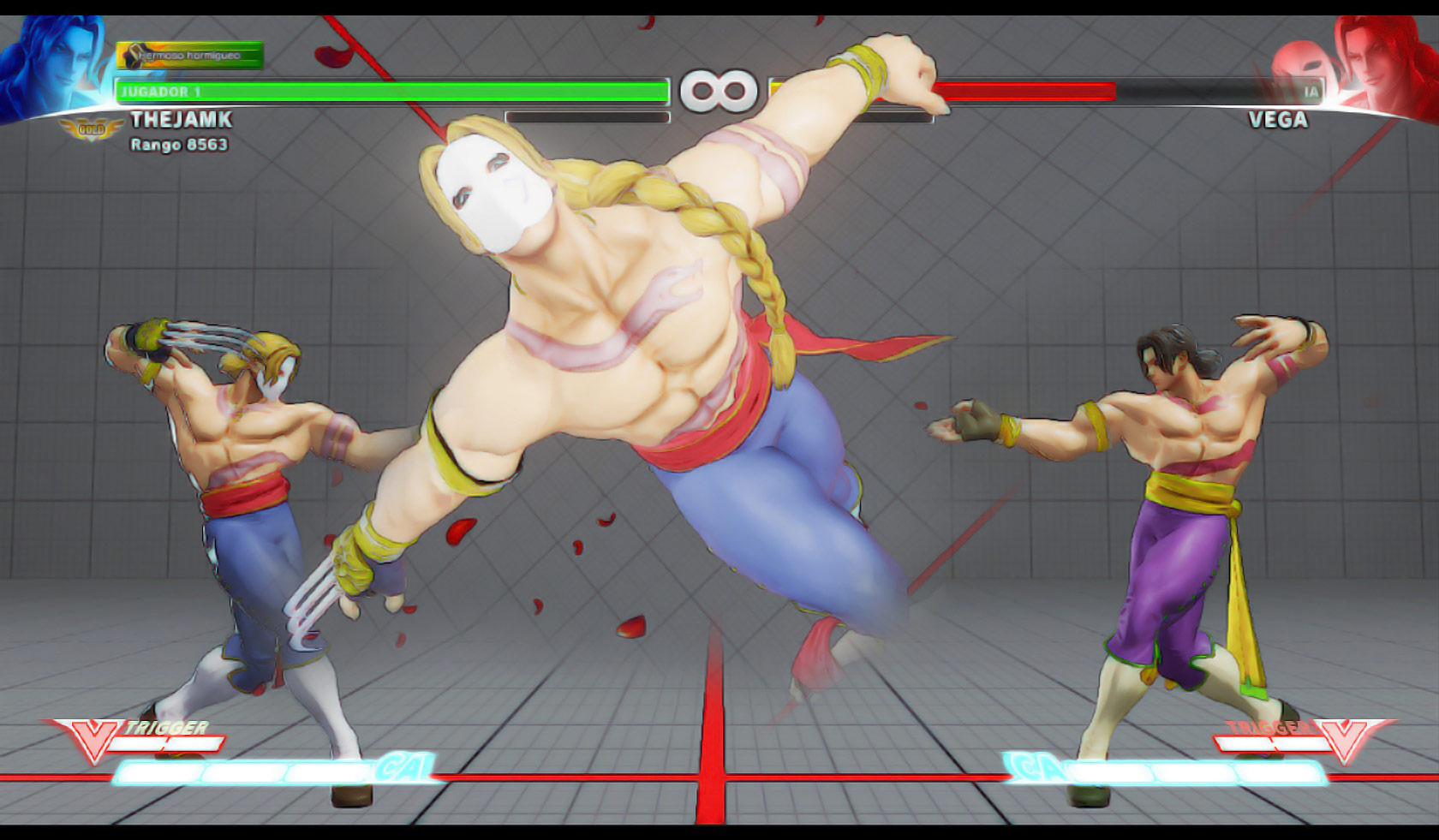This screenshot has width=1439, height=840.
Task: Select the THEJAMK player name label
Action: (180, 122)
